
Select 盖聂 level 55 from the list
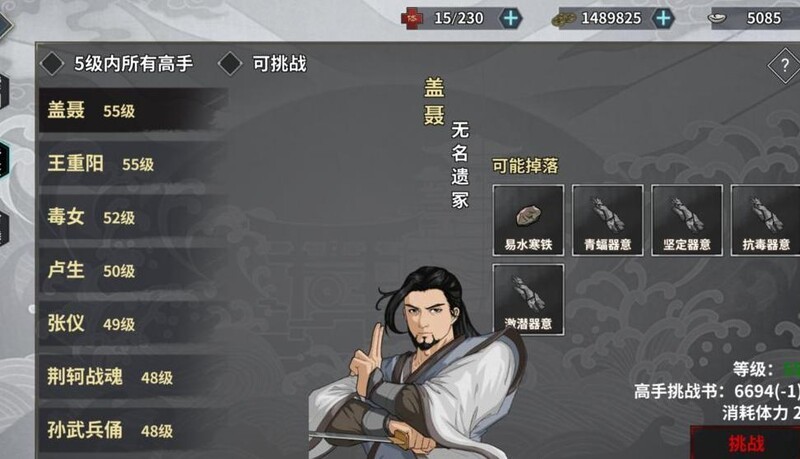130,111
